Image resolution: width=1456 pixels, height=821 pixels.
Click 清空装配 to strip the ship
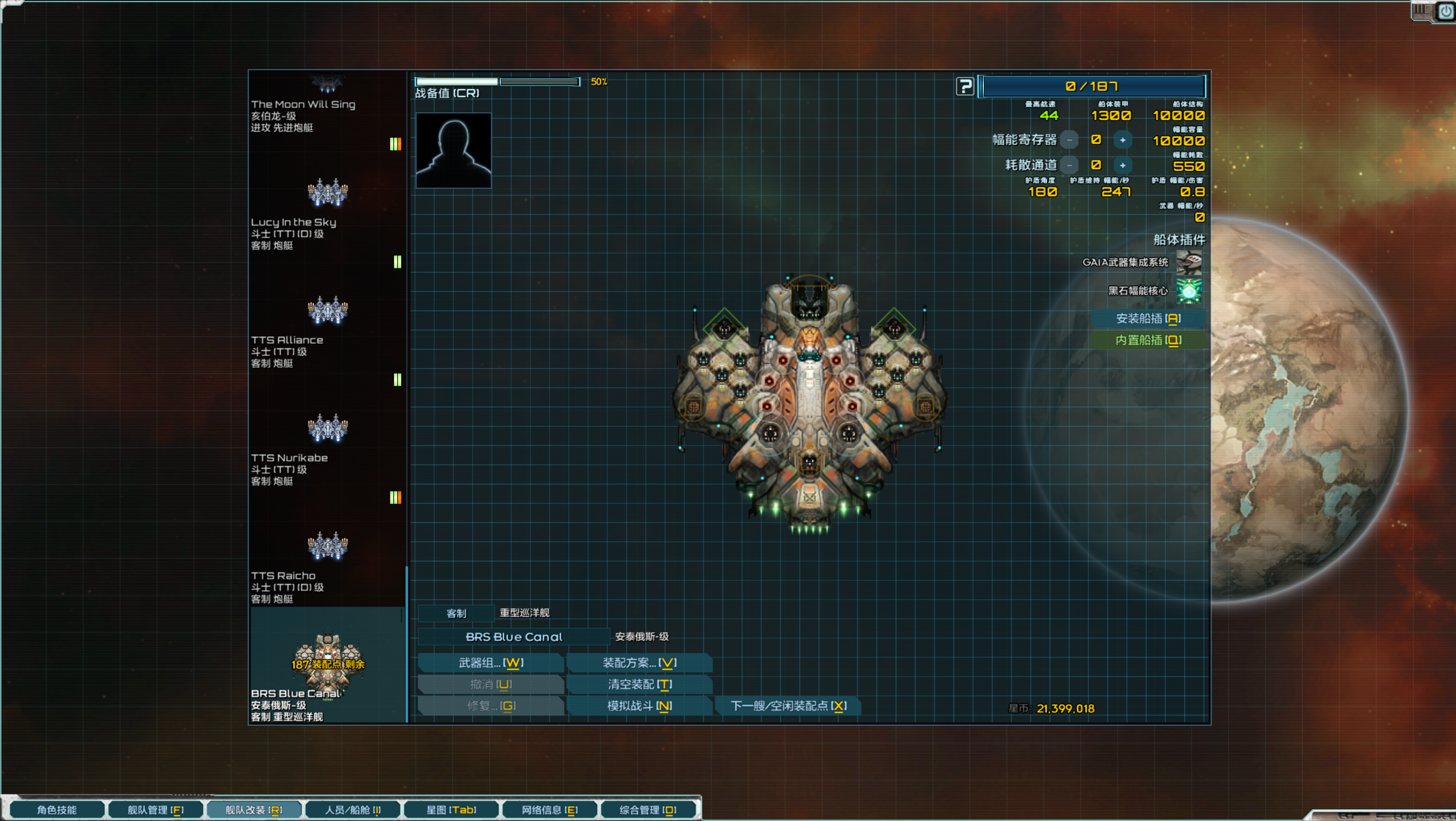(x=639, y=684)
